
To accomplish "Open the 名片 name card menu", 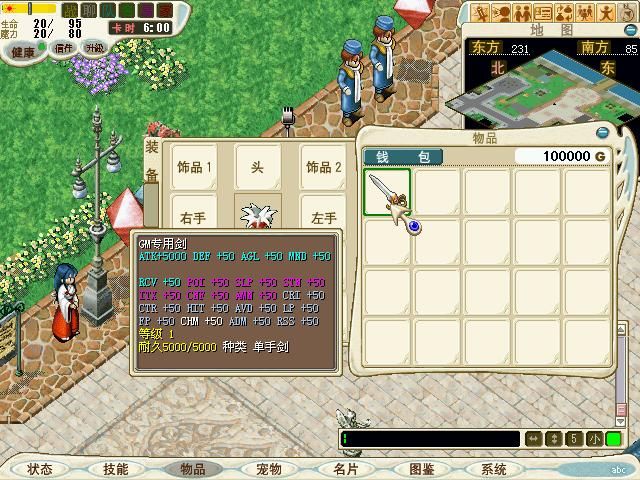I will click(344, 468).
